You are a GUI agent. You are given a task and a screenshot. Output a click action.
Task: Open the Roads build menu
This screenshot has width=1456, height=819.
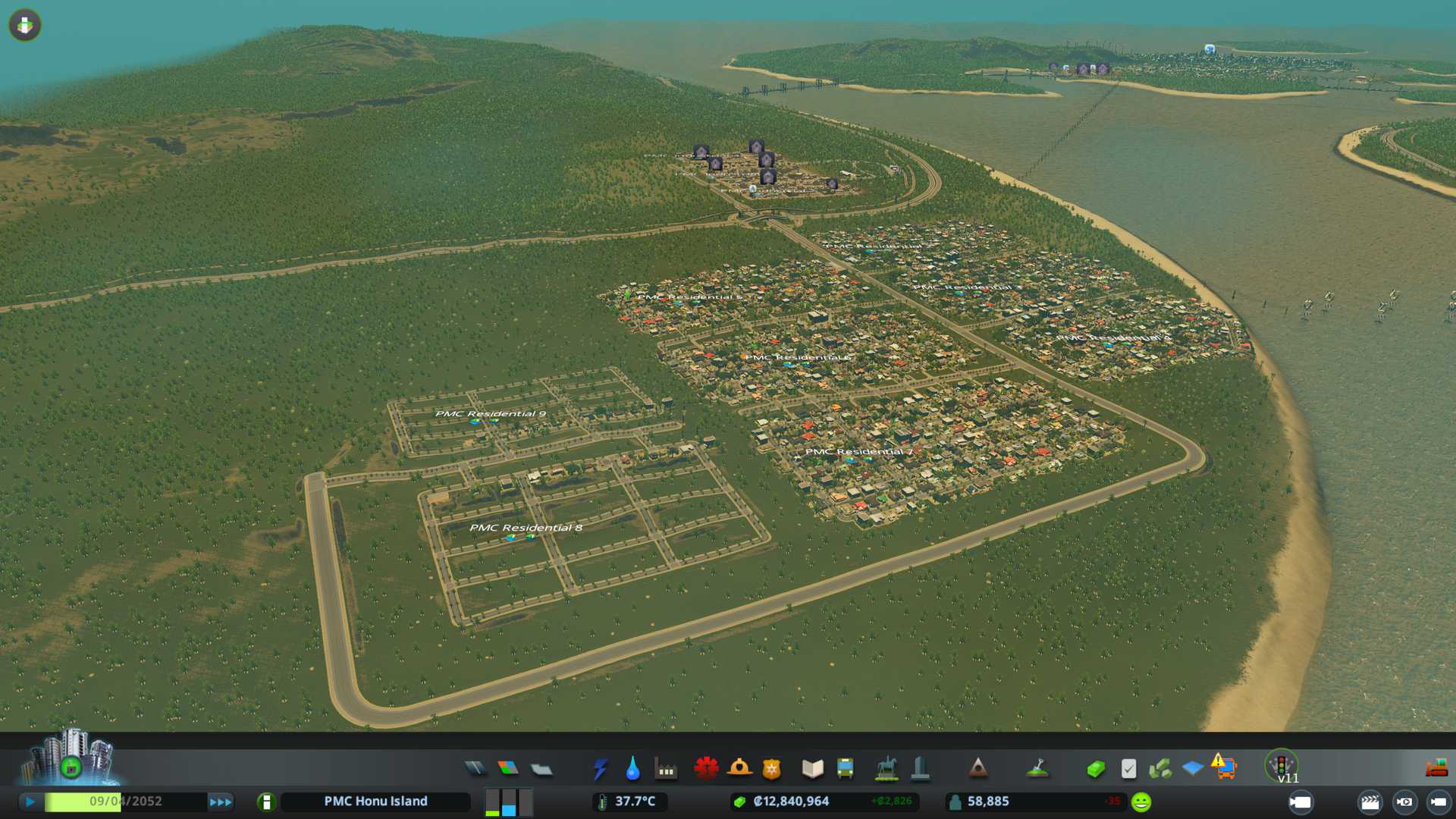tap(475, 769)
